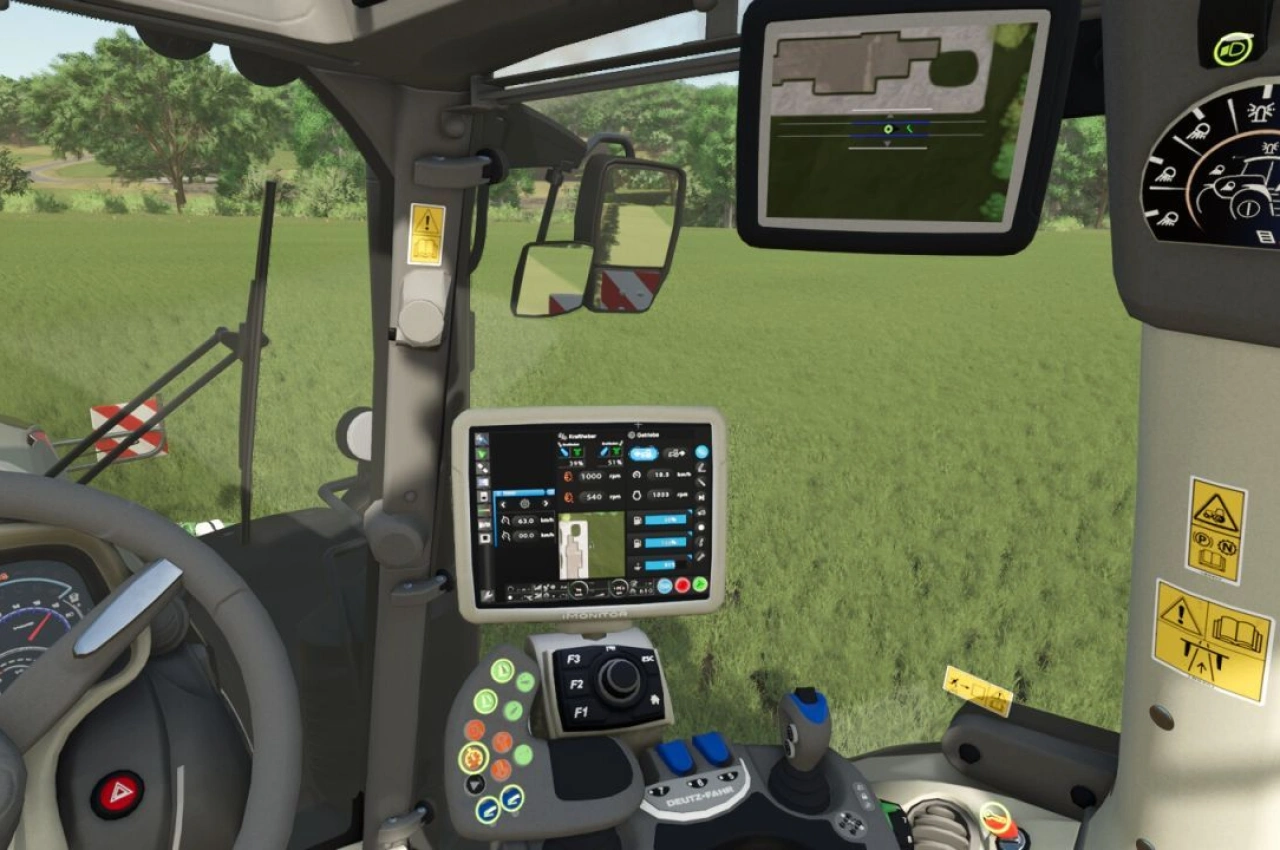Toggle the hazard warning triangle button

coord(115,795)
